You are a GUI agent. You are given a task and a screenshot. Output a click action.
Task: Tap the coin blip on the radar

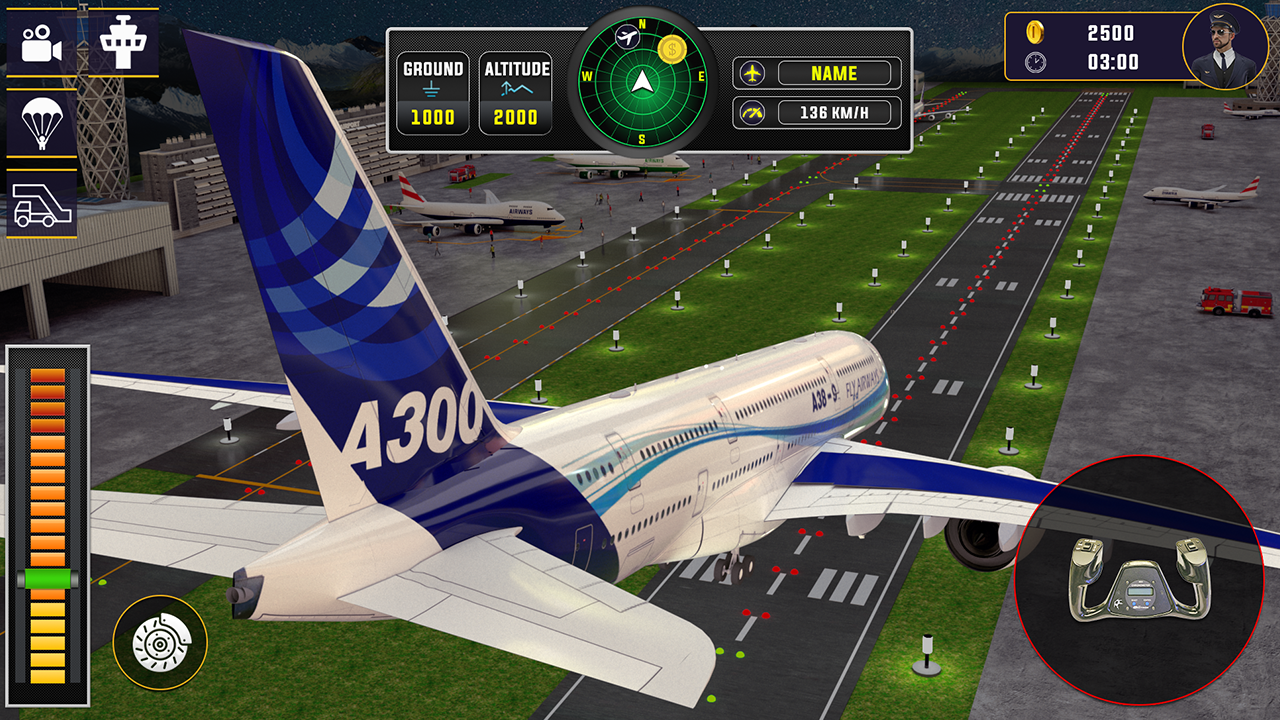coord(672,46)
